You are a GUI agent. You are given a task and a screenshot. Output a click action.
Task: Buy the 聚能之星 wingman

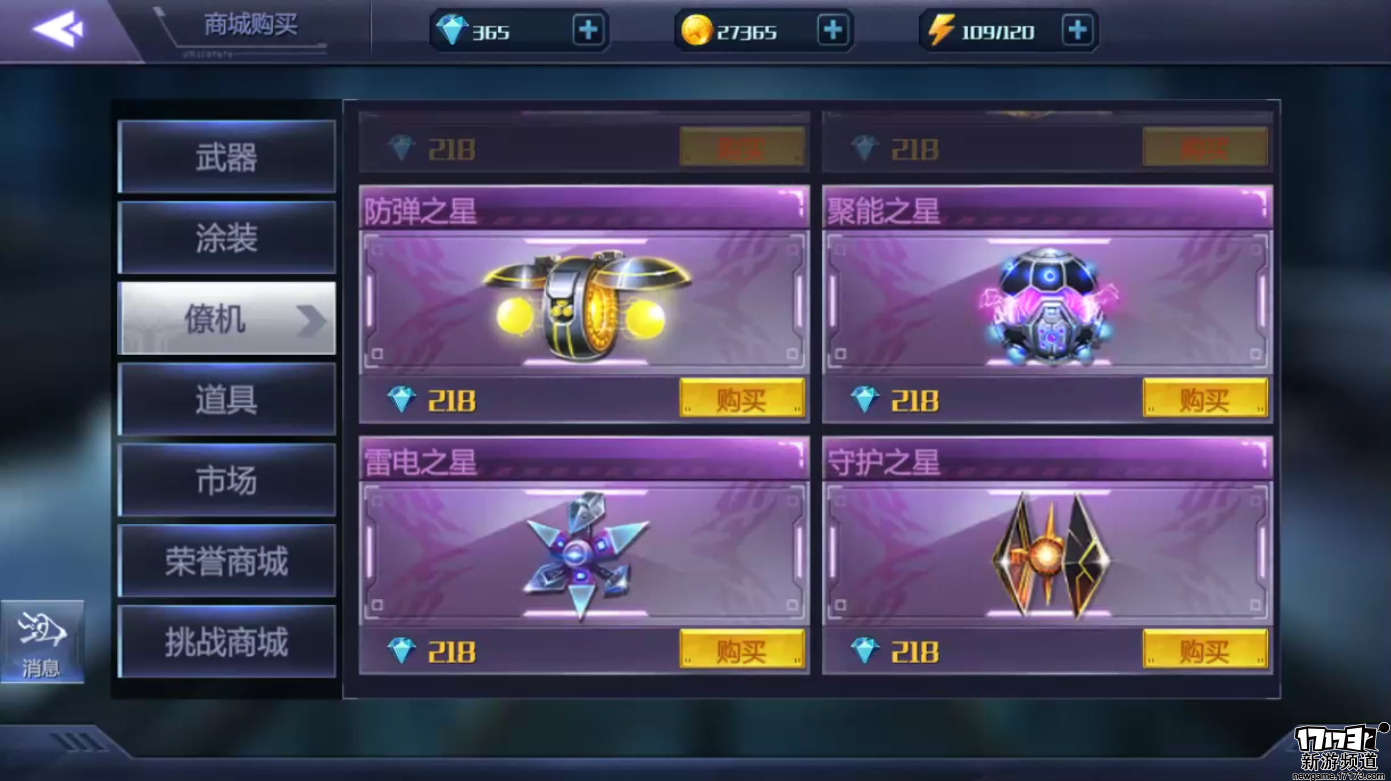click(1204, 399)
